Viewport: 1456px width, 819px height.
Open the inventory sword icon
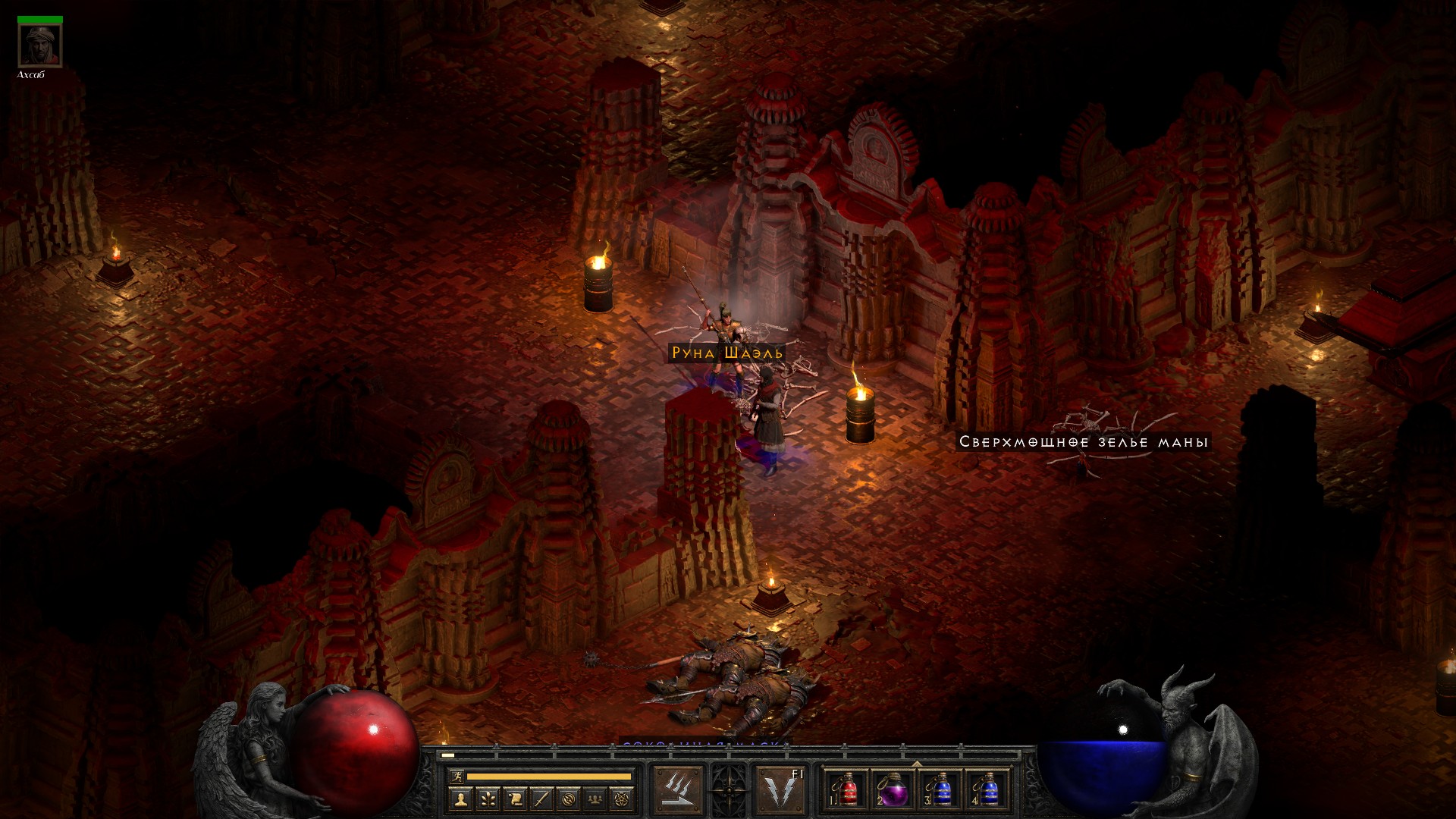(x=541, y=799)
